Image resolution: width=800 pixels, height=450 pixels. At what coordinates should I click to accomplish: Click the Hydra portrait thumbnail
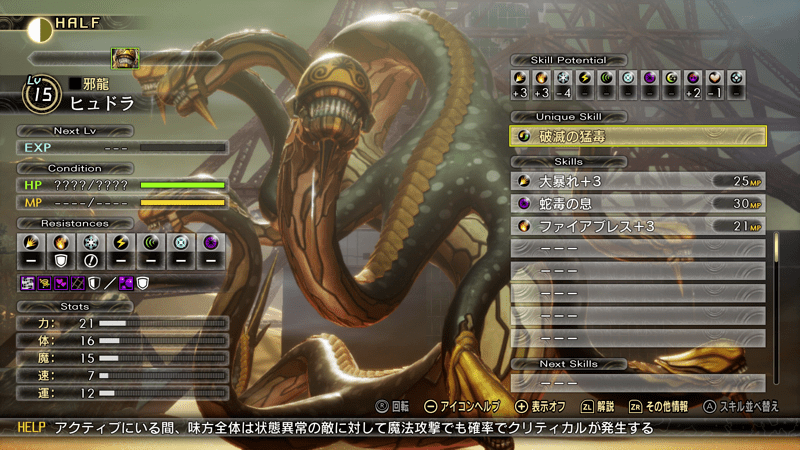pyautogui.click(x=125, y=58)
